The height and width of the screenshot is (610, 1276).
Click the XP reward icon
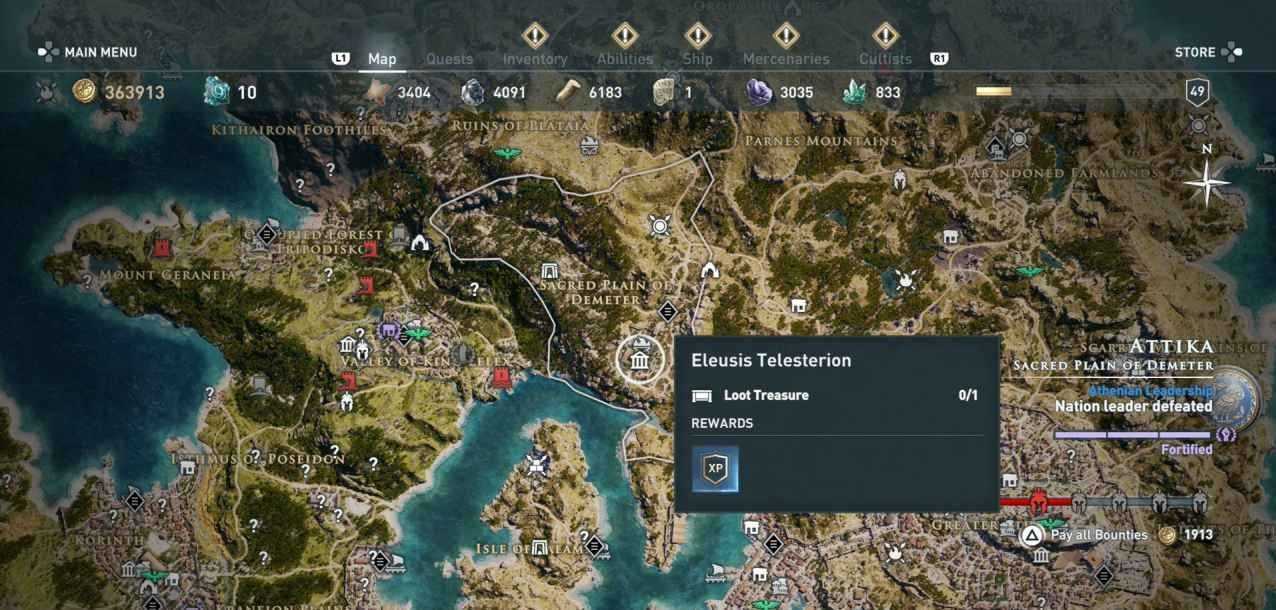point(715,469)
